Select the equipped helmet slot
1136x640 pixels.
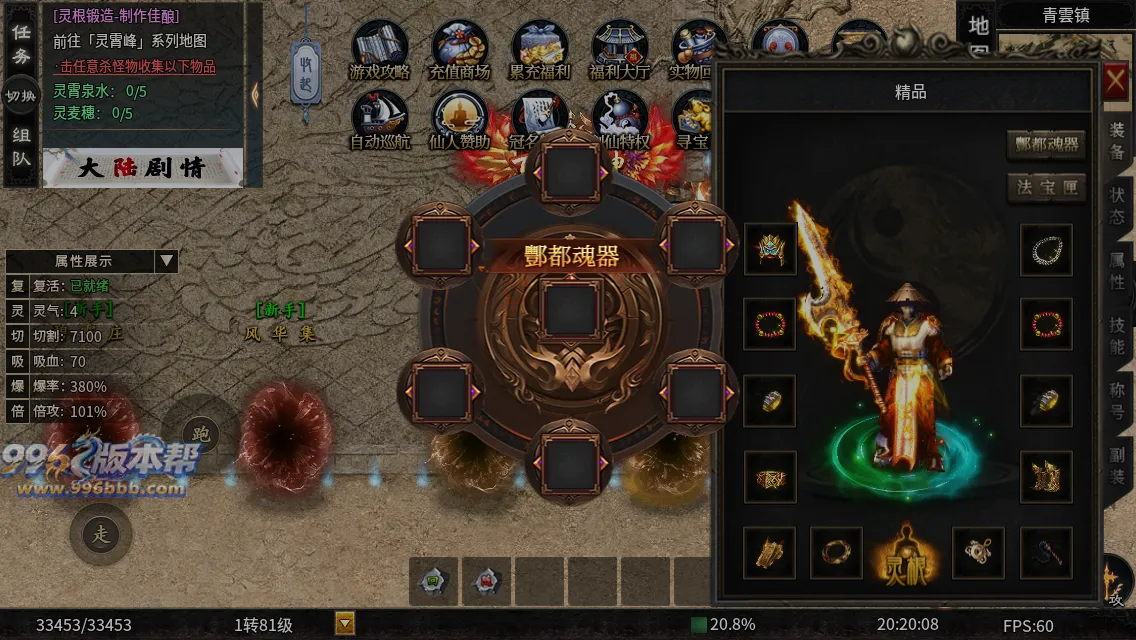tap(770, 248)
